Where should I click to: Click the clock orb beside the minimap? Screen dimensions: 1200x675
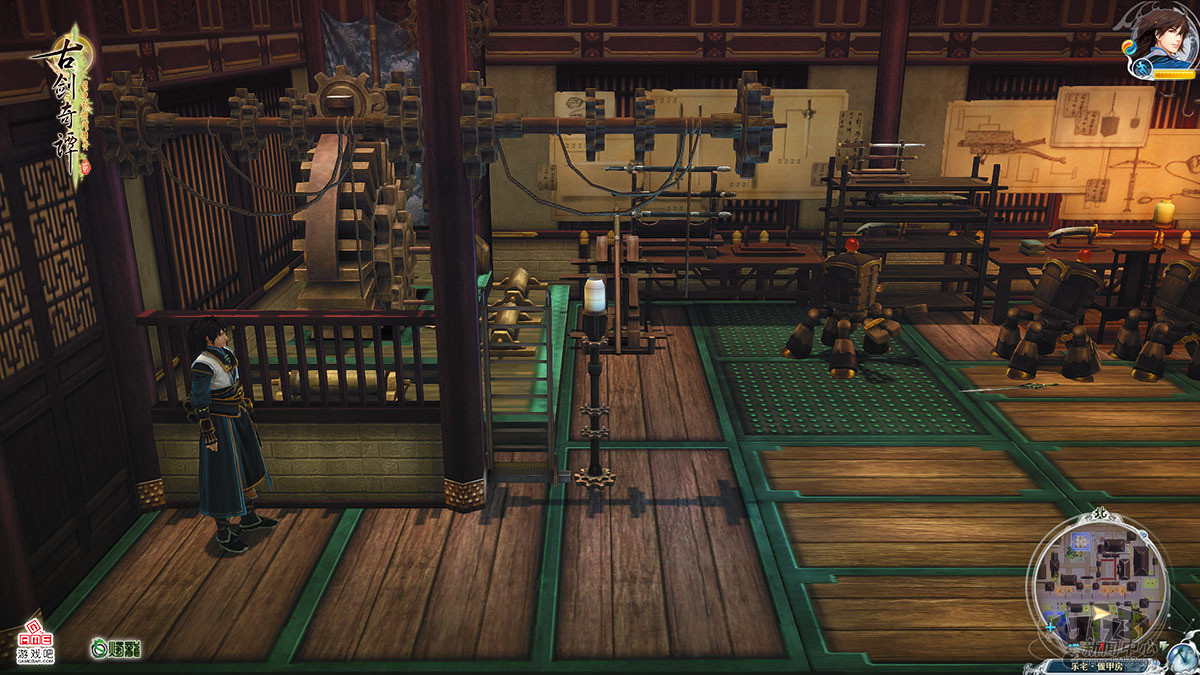coord(1184,655)
